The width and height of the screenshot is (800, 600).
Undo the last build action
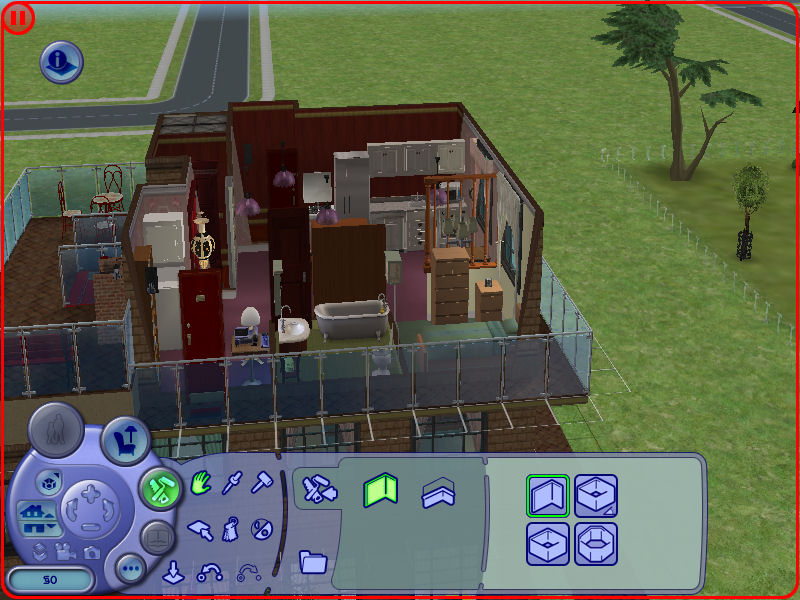tap(211, 572)
